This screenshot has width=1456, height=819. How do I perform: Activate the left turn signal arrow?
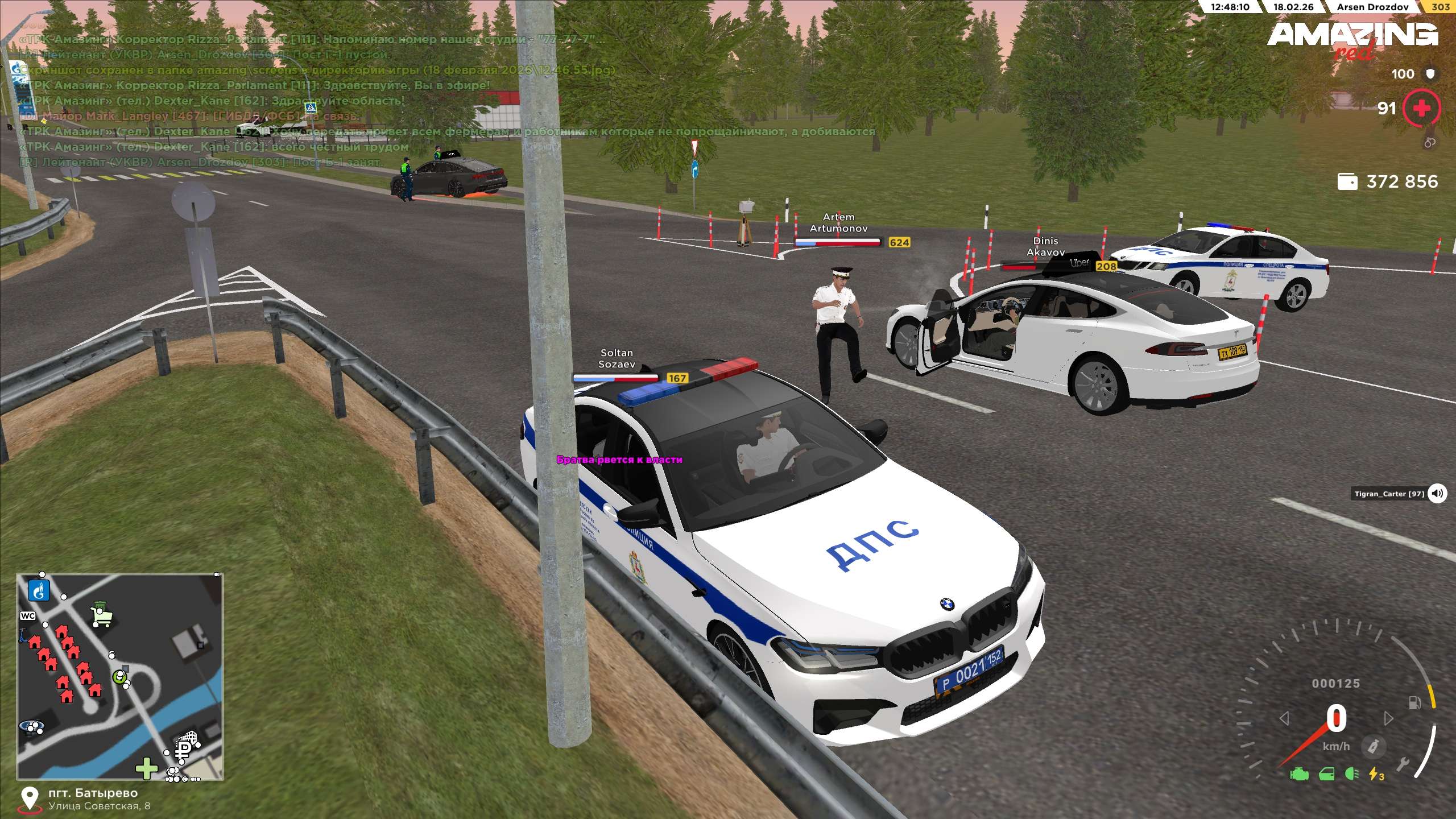tap(1284, 719)
